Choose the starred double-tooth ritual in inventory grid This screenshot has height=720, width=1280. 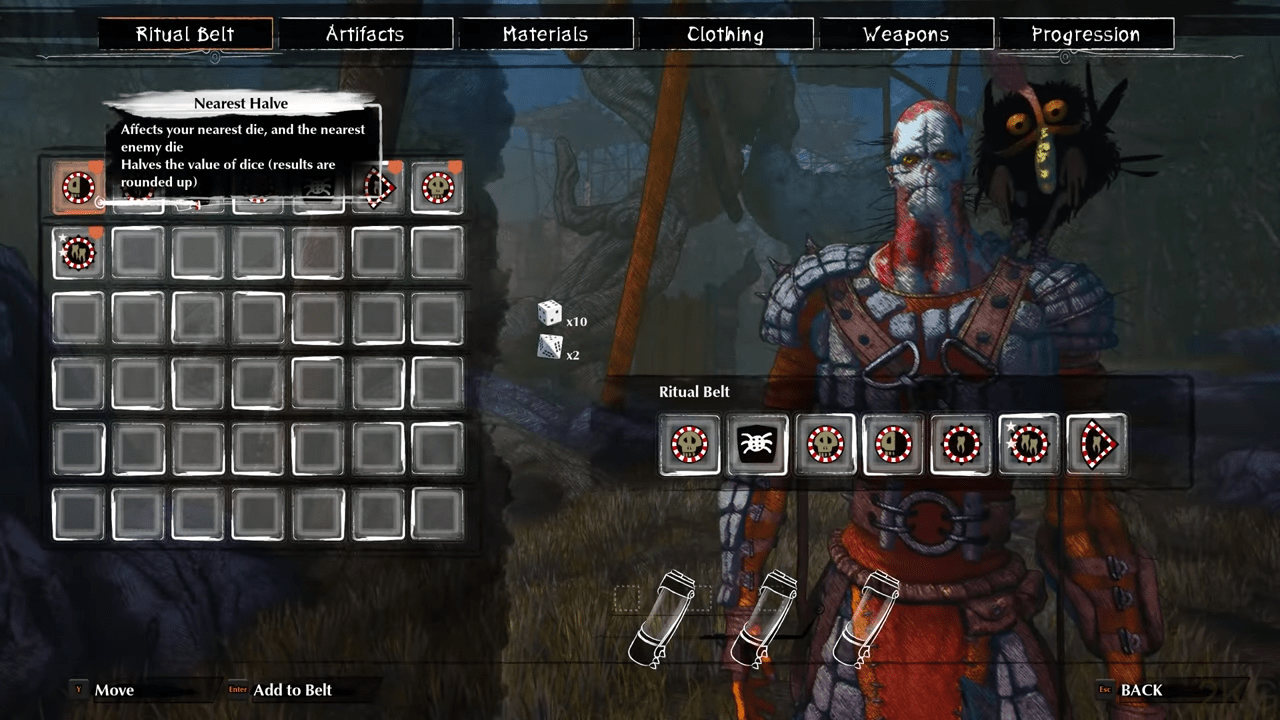click(x=78, y=253)
